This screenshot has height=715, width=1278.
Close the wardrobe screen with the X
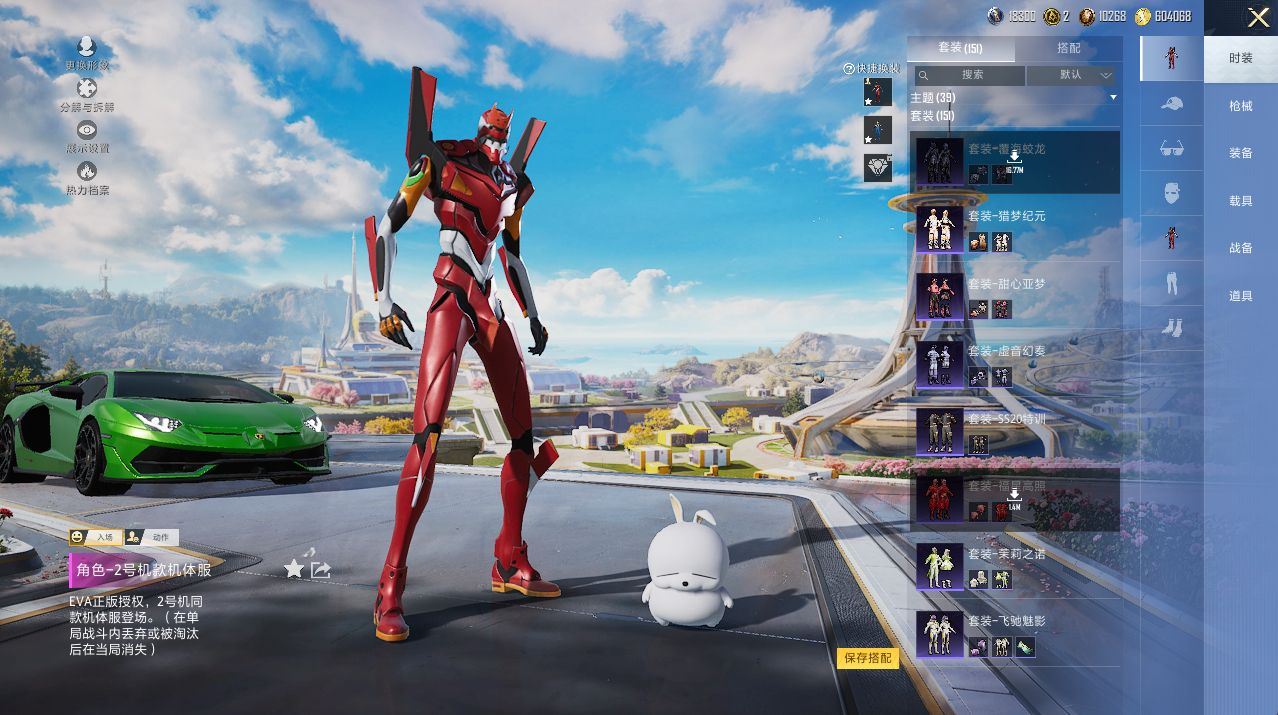point(1257,17)
